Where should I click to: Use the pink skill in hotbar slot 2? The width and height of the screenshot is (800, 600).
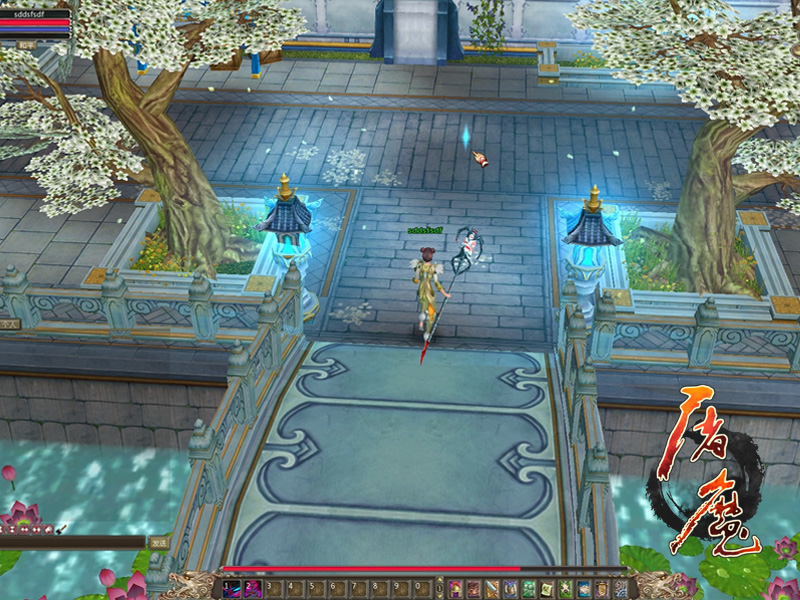point(252,588)
